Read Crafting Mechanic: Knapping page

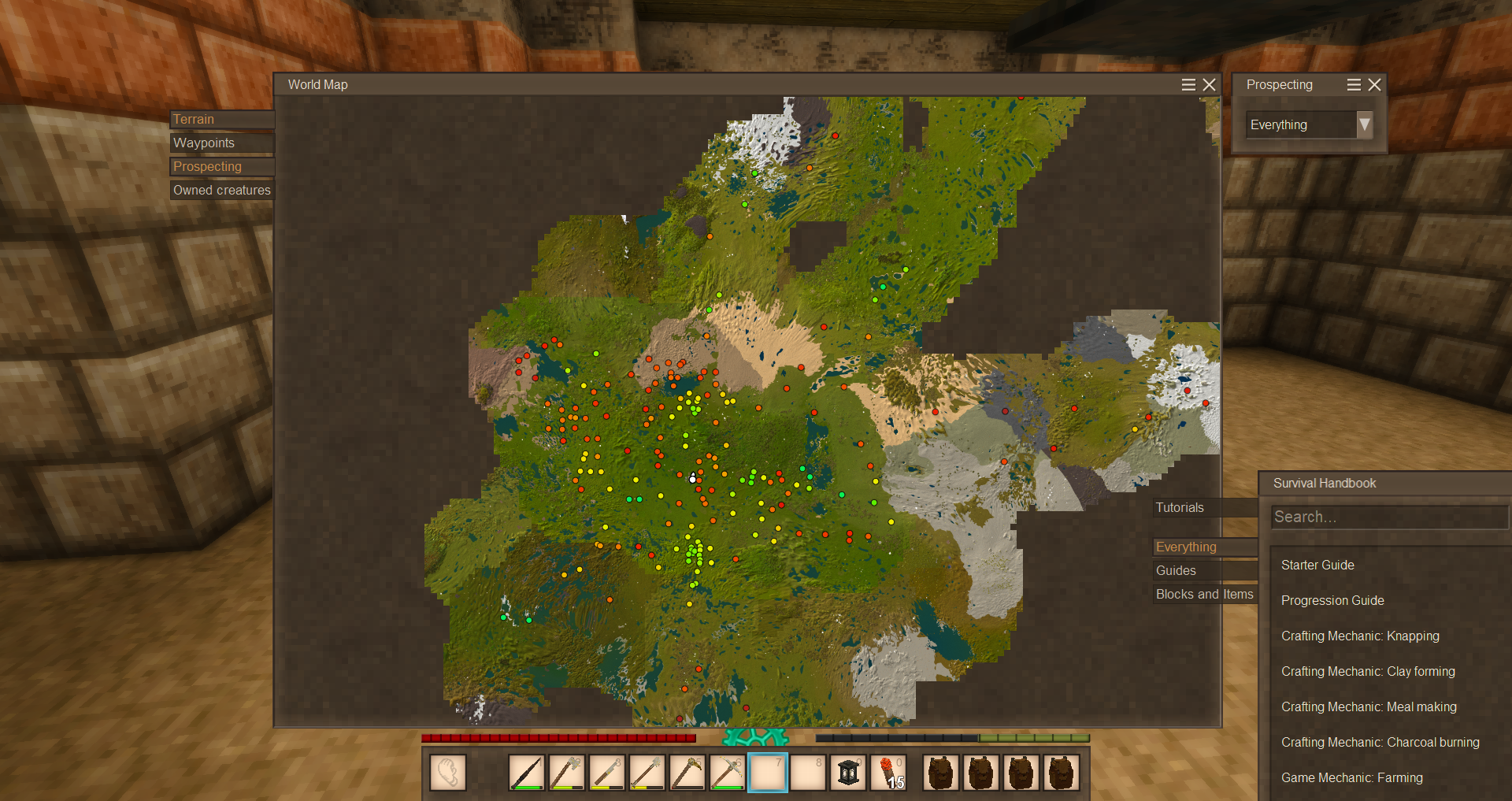(1360, 636)
